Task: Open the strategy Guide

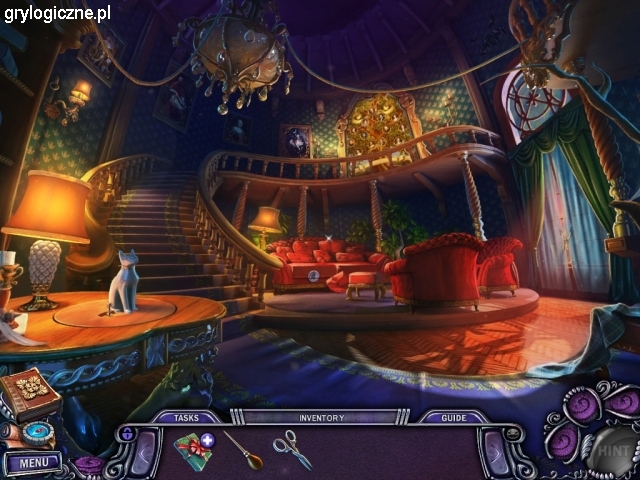Action: point(453,418)
